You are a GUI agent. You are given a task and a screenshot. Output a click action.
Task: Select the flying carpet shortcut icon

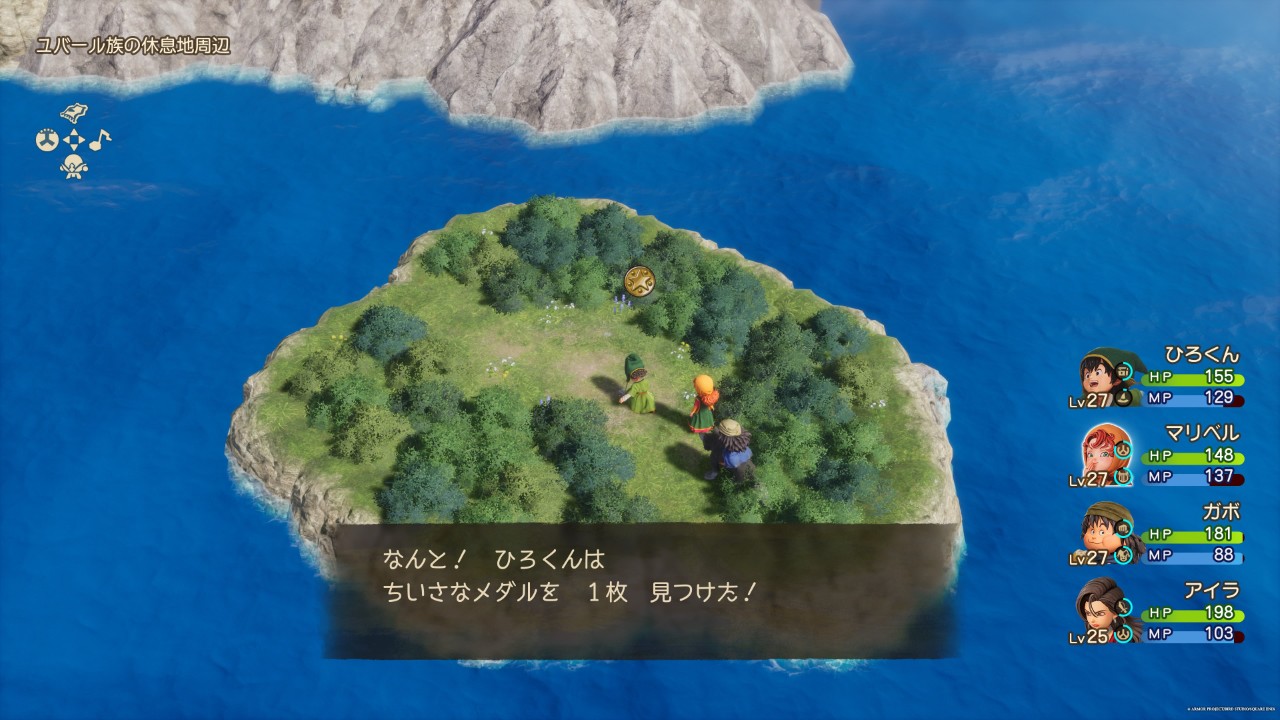pos(74,111)
